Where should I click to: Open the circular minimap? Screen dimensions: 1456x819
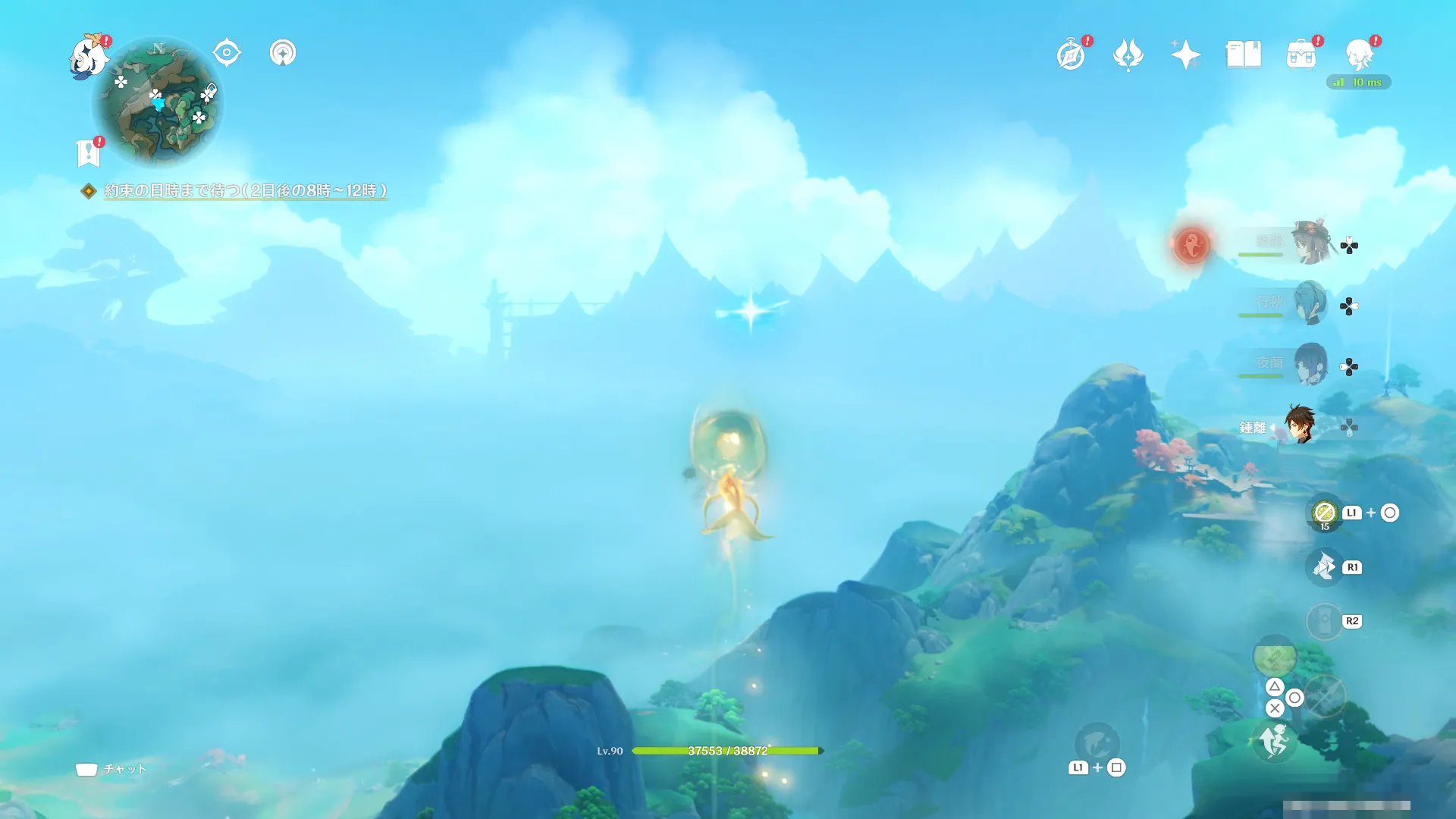[158, 102]
